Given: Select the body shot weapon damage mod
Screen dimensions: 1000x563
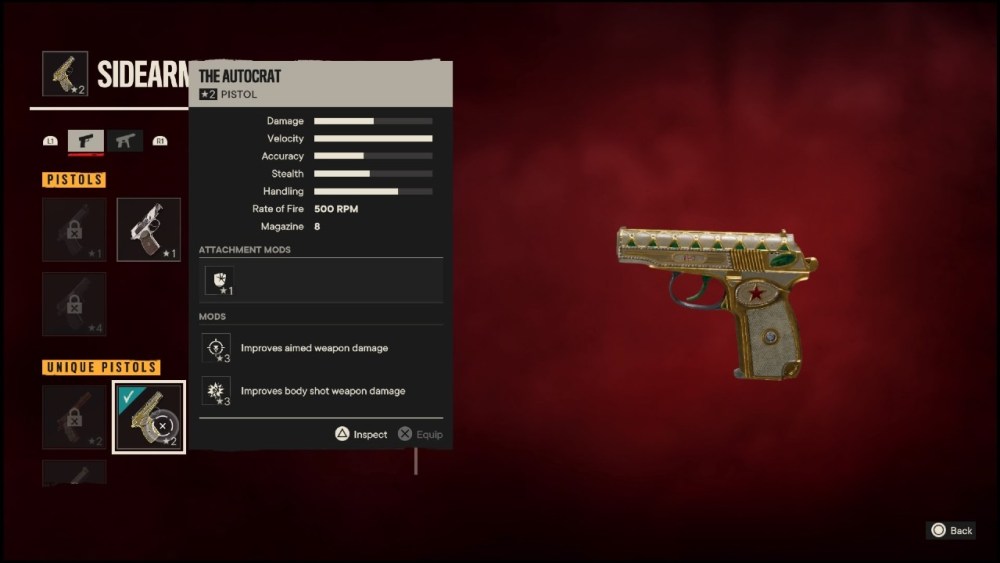Looking at the screenshot, I should coord(216,391).
